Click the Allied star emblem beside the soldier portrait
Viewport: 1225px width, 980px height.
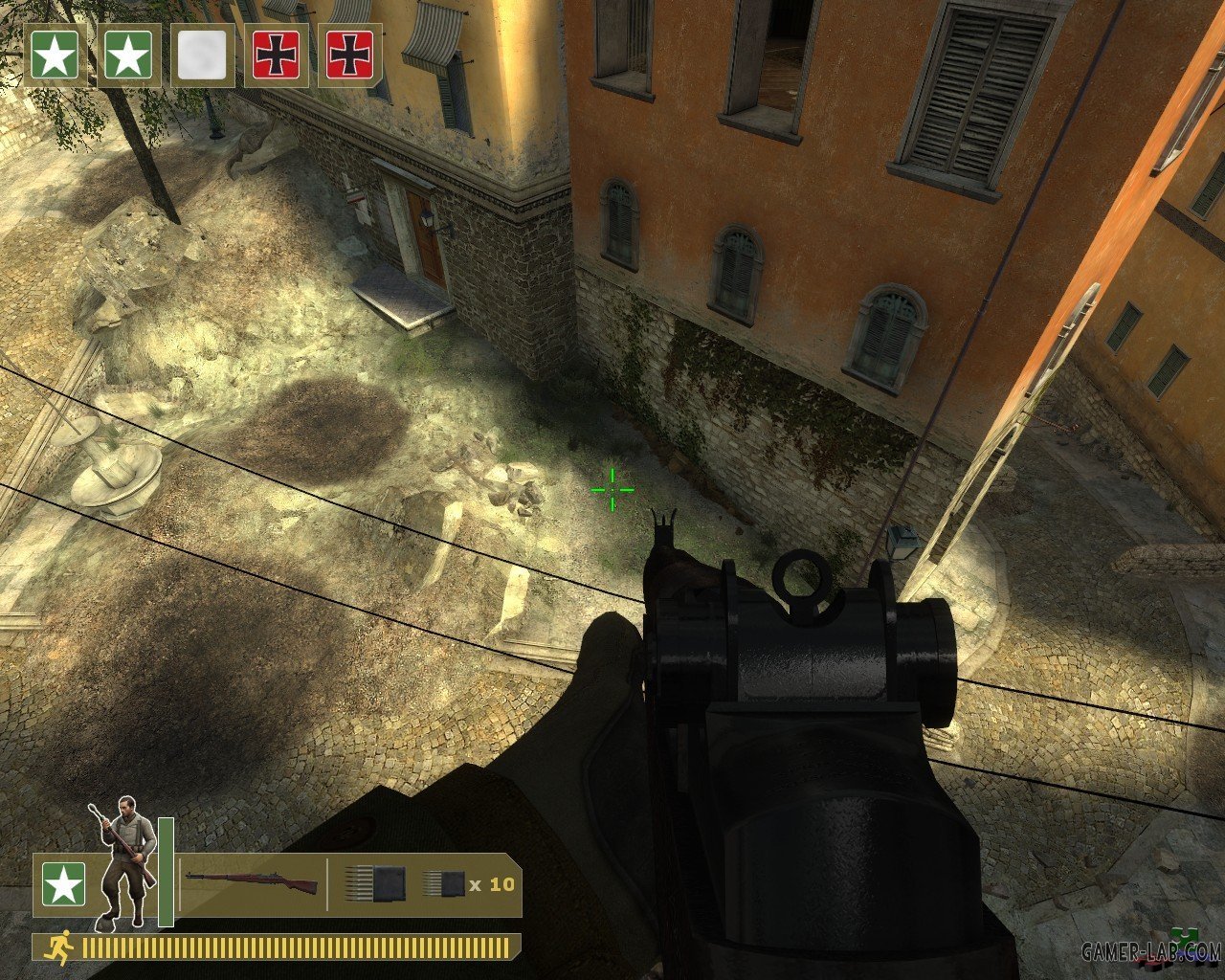click(63, 885)
